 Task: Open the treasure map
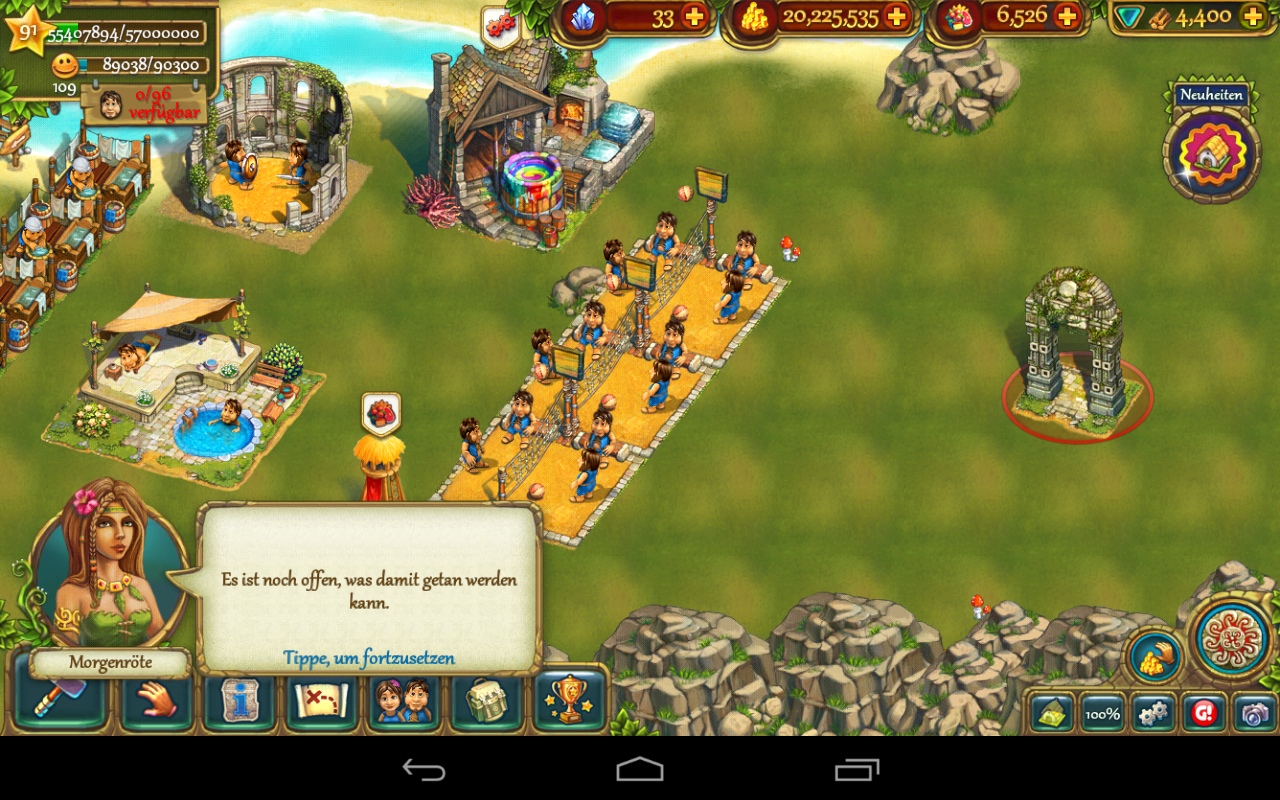point(322,700)
